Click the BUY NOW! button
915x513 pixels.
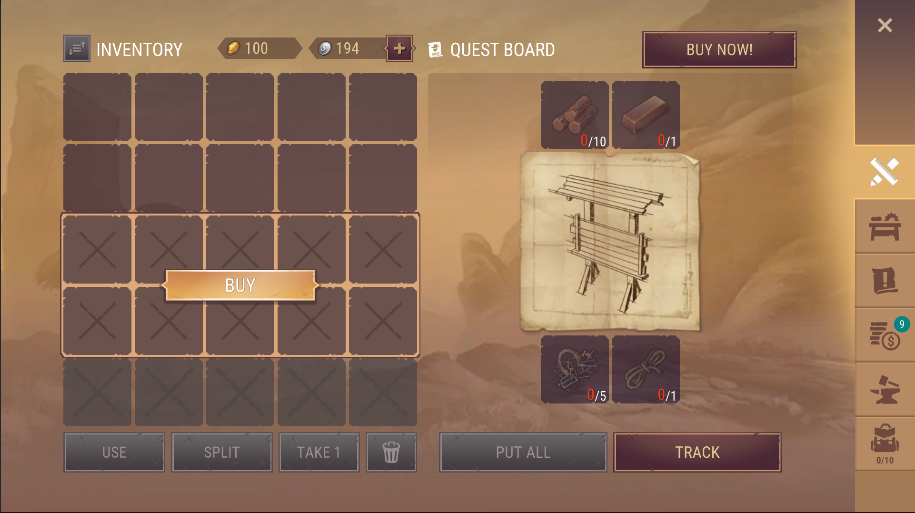[719, 49]
